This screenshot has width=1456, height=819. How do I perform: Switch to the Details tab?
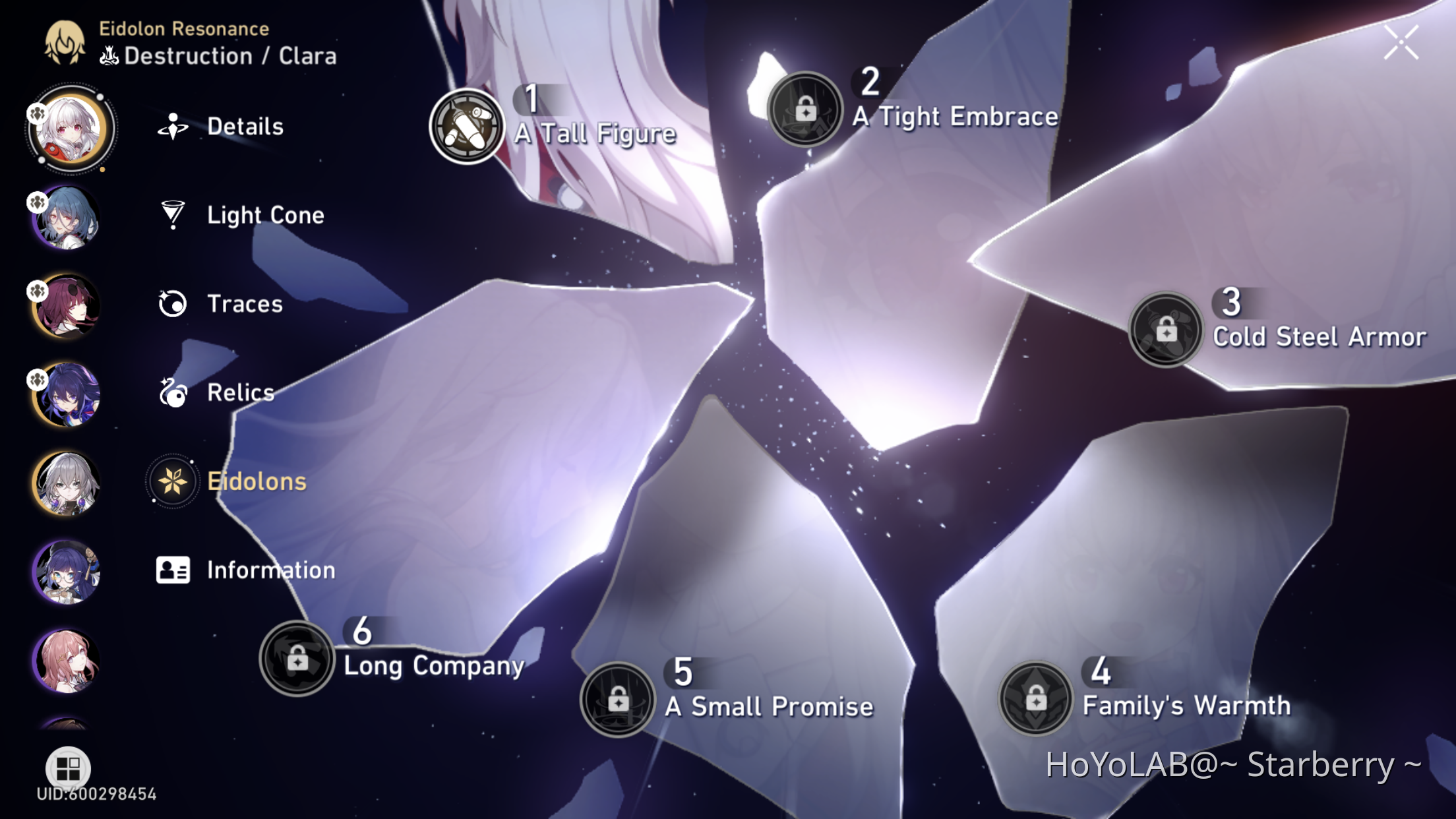coord(245,126)
